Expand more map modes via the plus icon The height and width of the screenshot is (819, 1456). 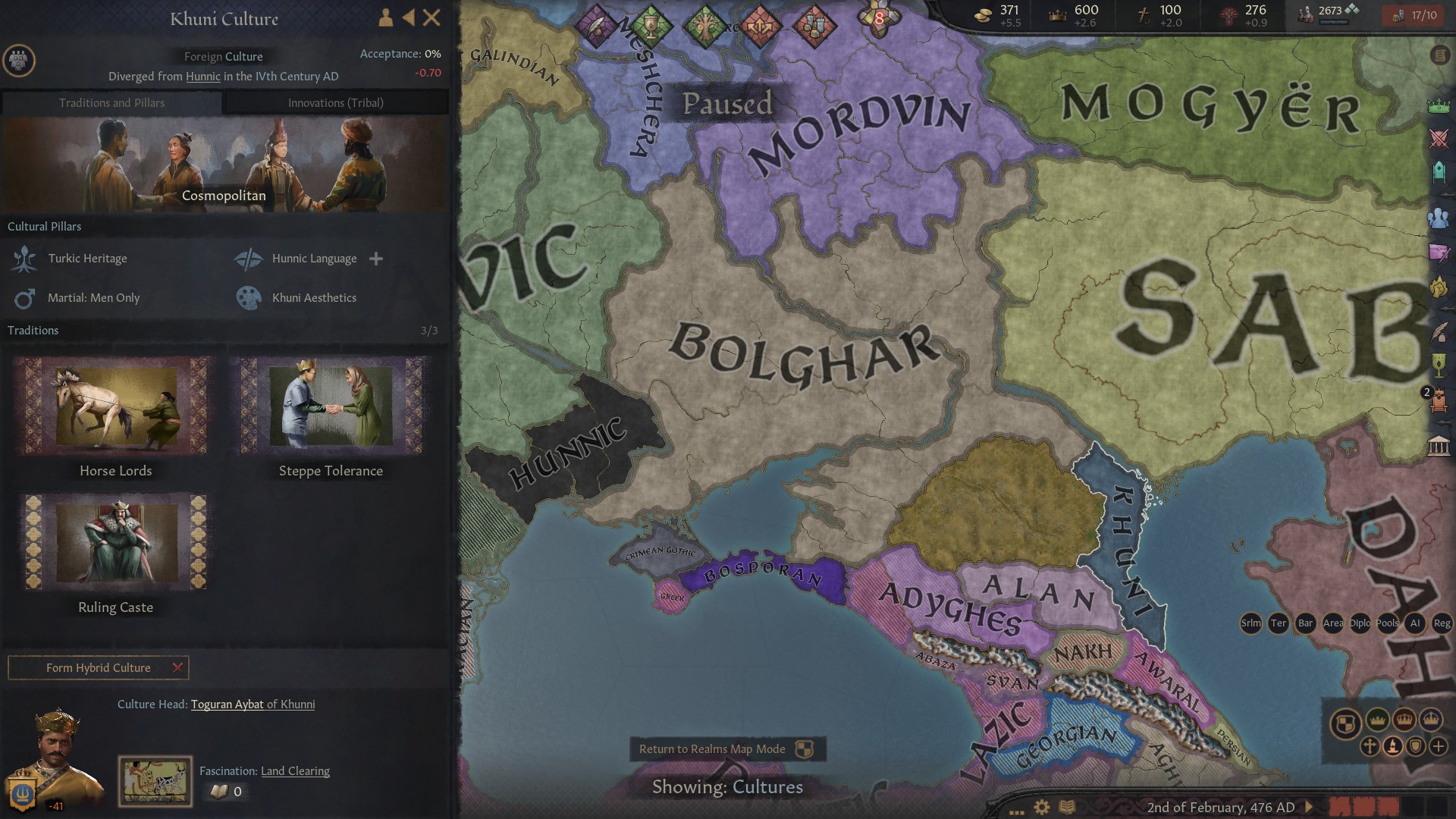(x=1438, y=746)
